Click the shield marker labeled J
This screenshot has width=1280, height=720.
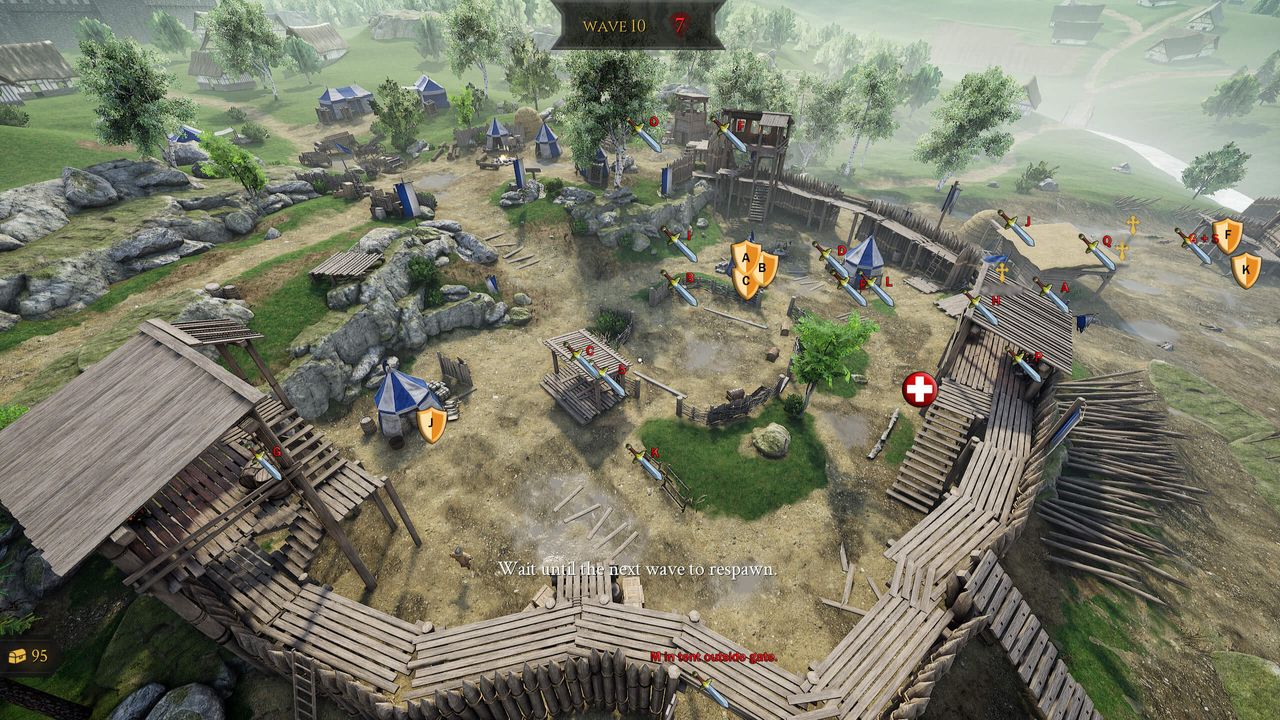(431, 424)
